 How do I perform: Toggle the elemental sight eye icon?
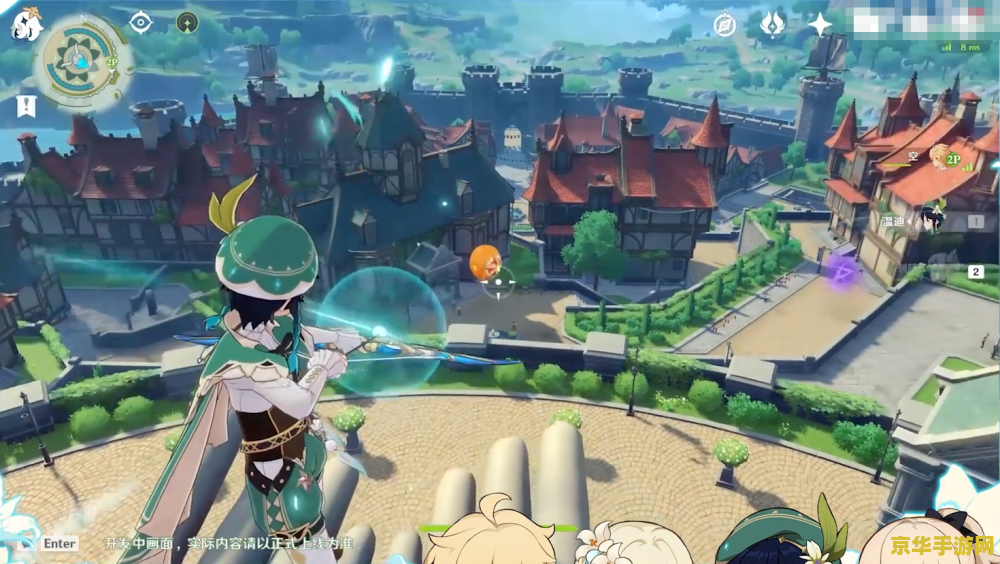click(x=140, y=21)
